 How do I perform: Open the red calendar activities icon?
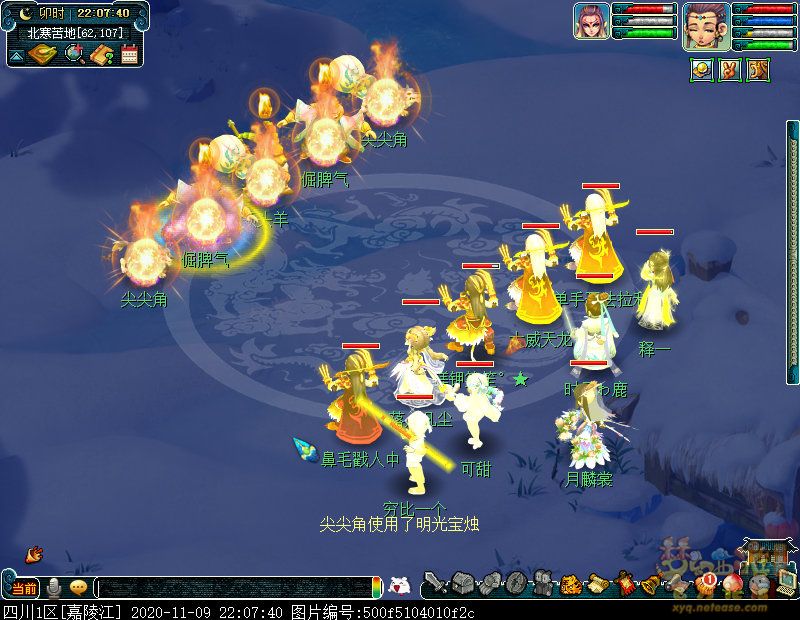point(129,54)
